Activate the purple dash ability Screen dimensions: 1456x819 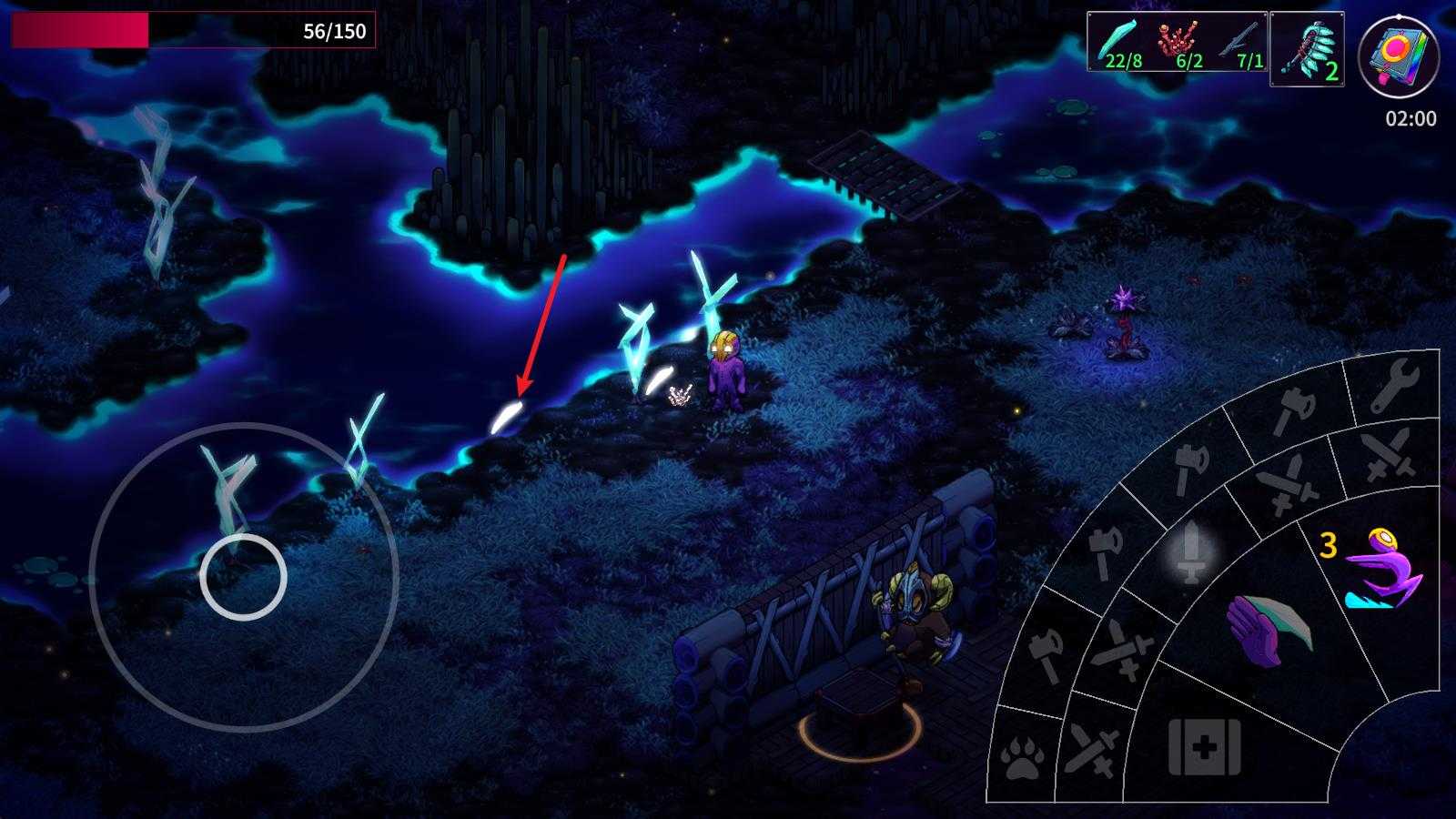click(1381, 570)
